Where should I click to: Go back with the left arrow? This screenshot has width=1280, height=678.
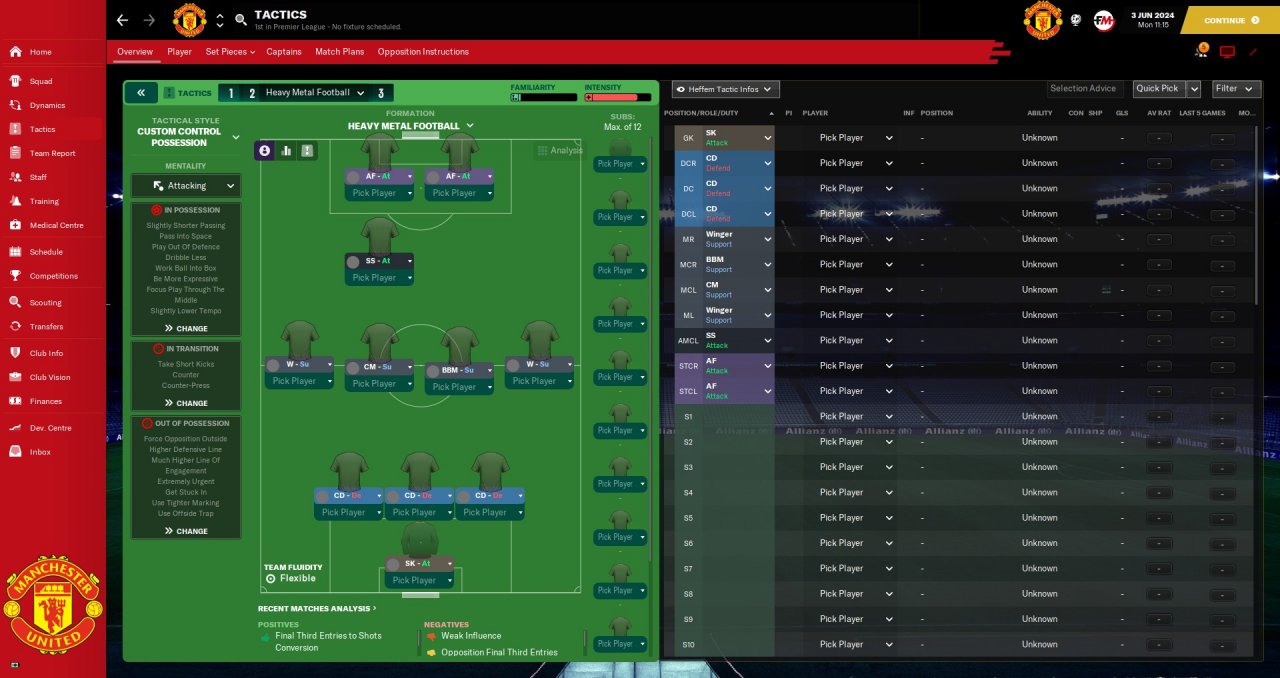point(122,20)
